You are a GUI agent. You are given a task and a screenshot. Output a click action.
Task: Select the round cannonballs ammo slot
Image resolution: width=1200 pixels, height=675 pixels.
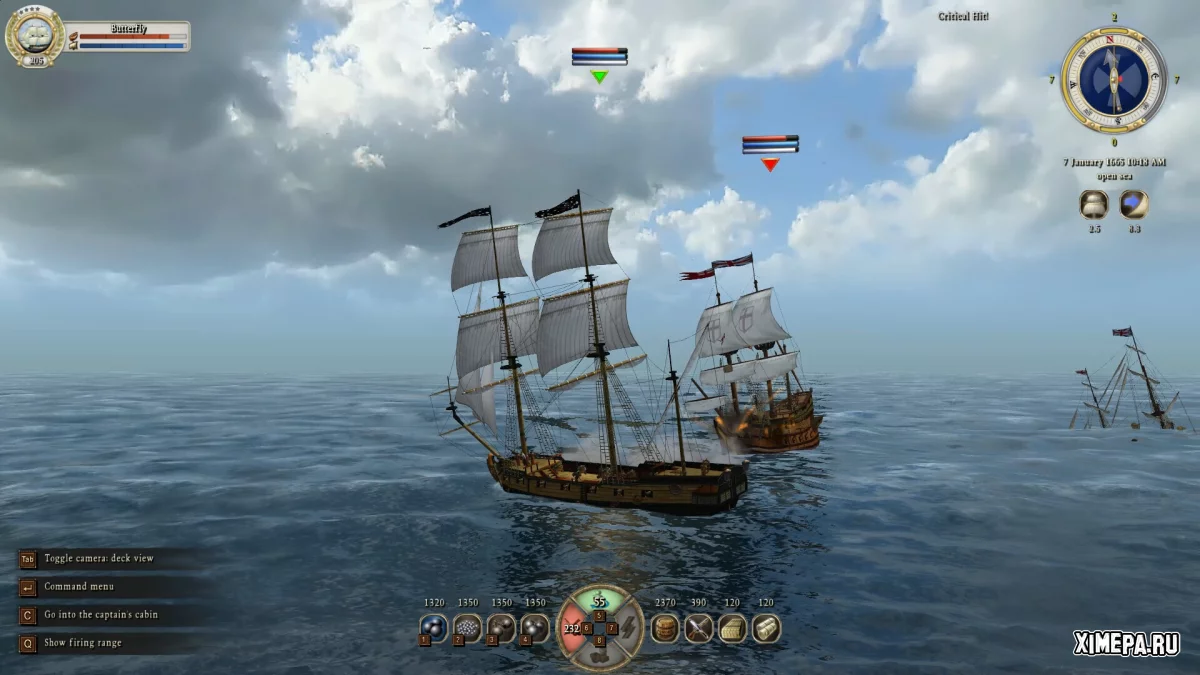click(434, 628)
